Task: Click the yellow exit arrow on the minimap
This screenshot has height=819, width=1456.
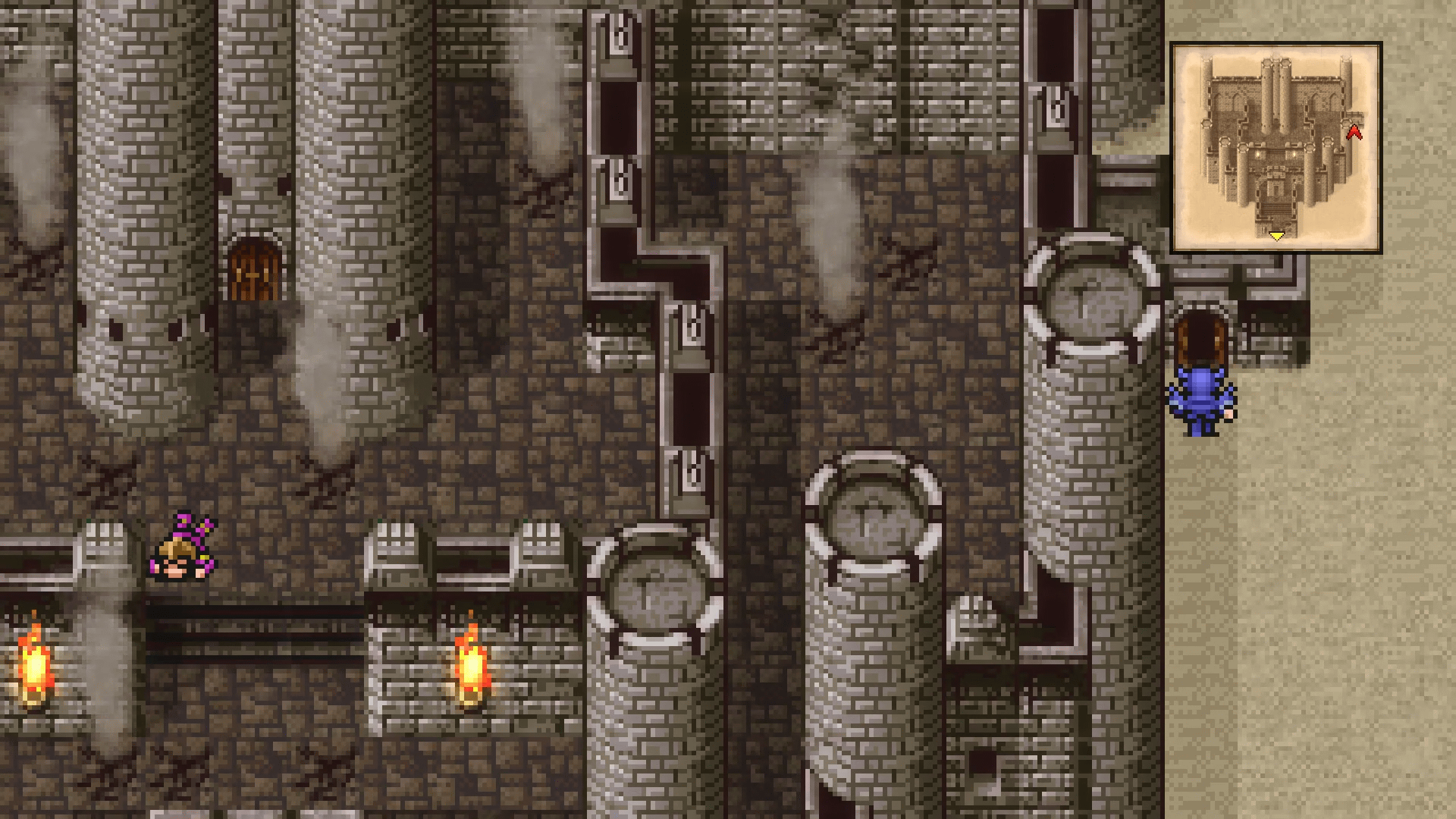Action: click(x=1276, y=235)
